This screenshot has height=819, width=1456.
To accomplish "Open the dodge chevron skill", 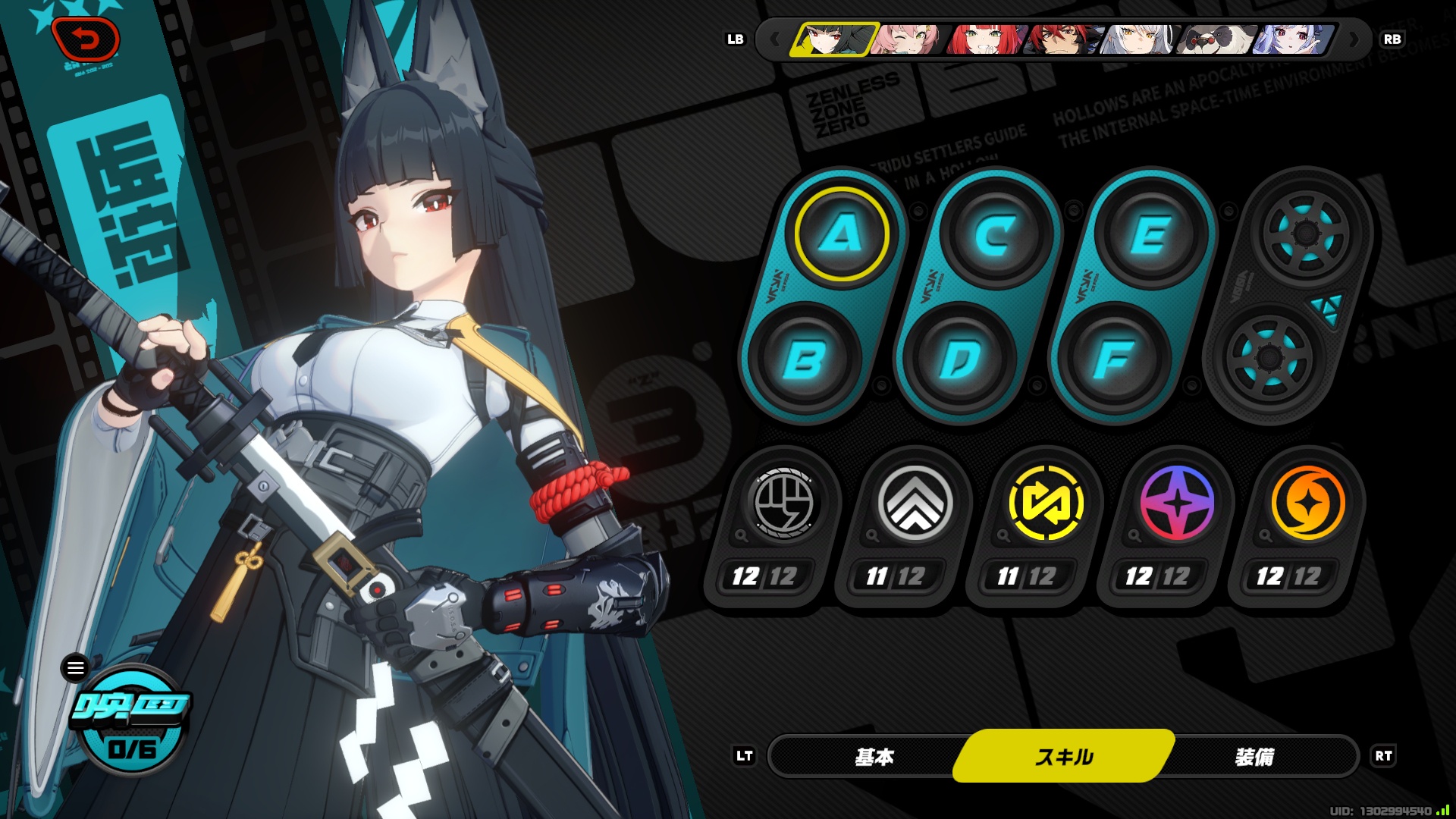I will [x=915, y=504].
